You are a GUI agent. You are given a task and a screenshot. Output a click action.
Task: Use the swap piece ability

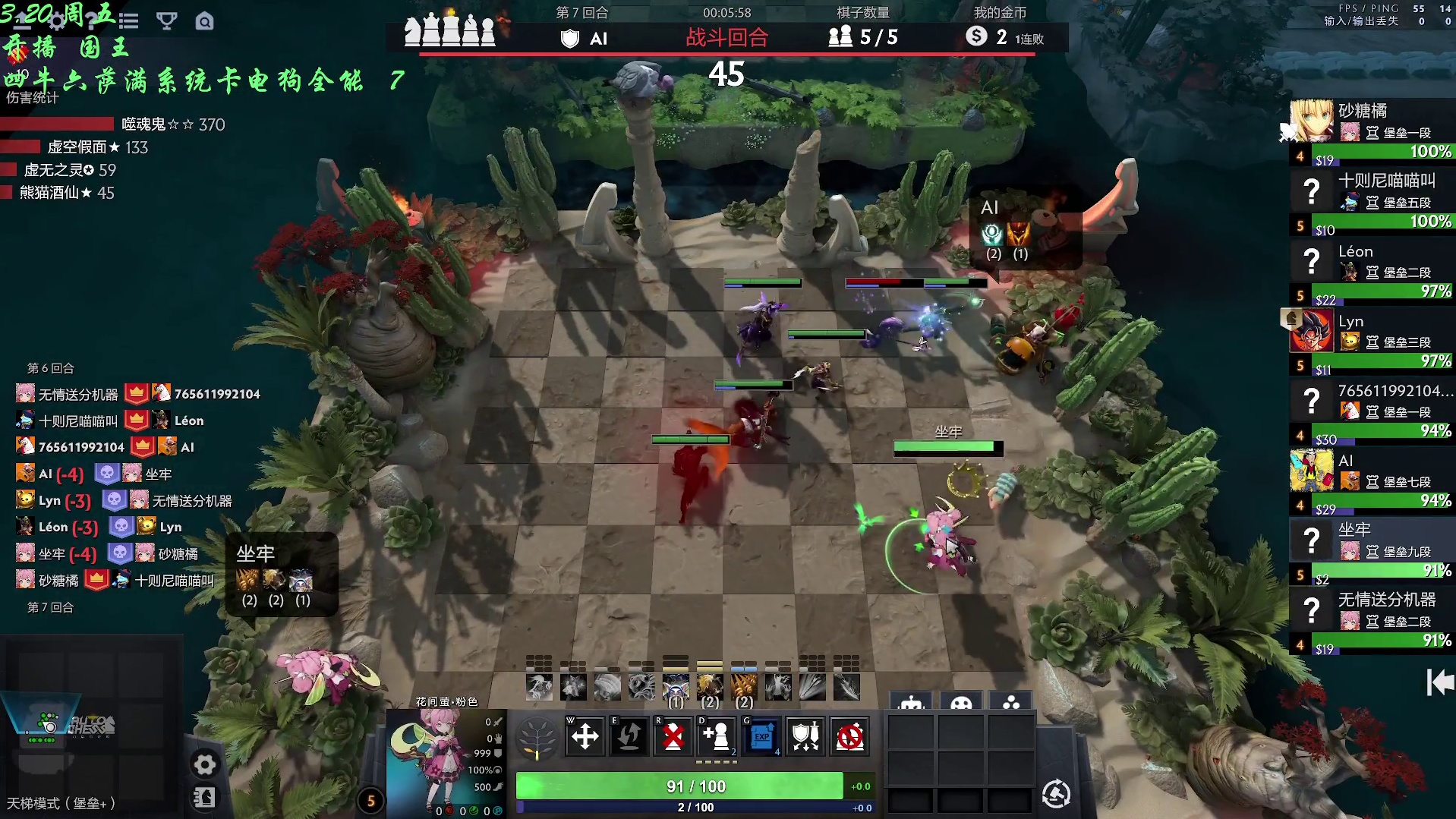tap(629, 736)
